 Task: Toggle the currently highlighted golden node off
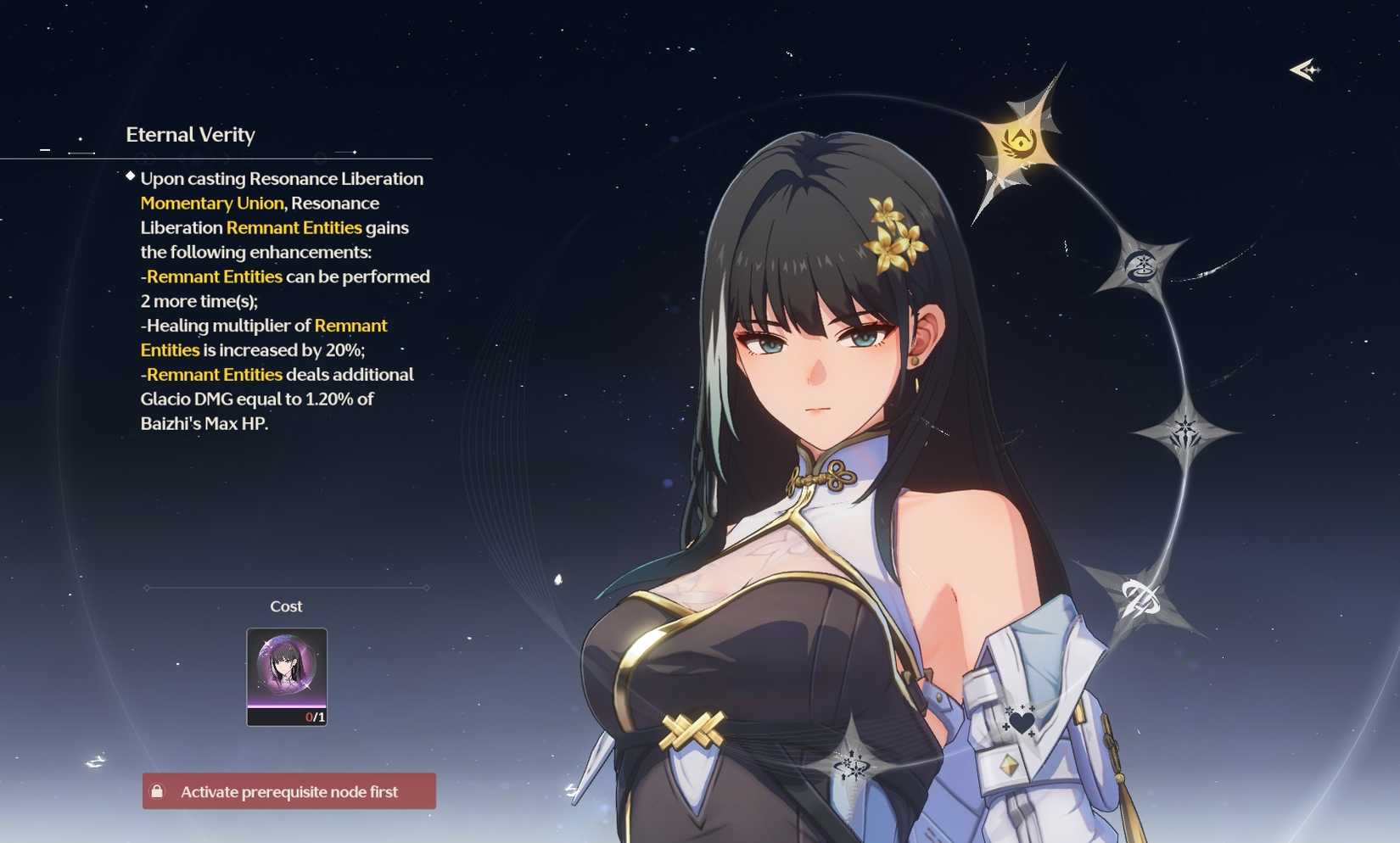(1021, 142)
